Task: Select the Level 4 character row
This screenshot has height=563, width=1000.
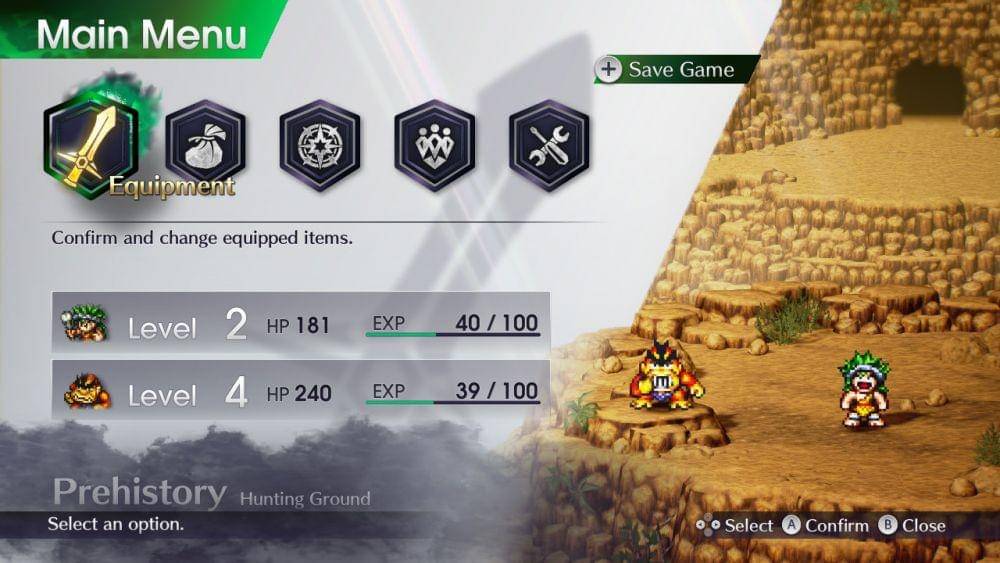Action: tap(300, 391)
